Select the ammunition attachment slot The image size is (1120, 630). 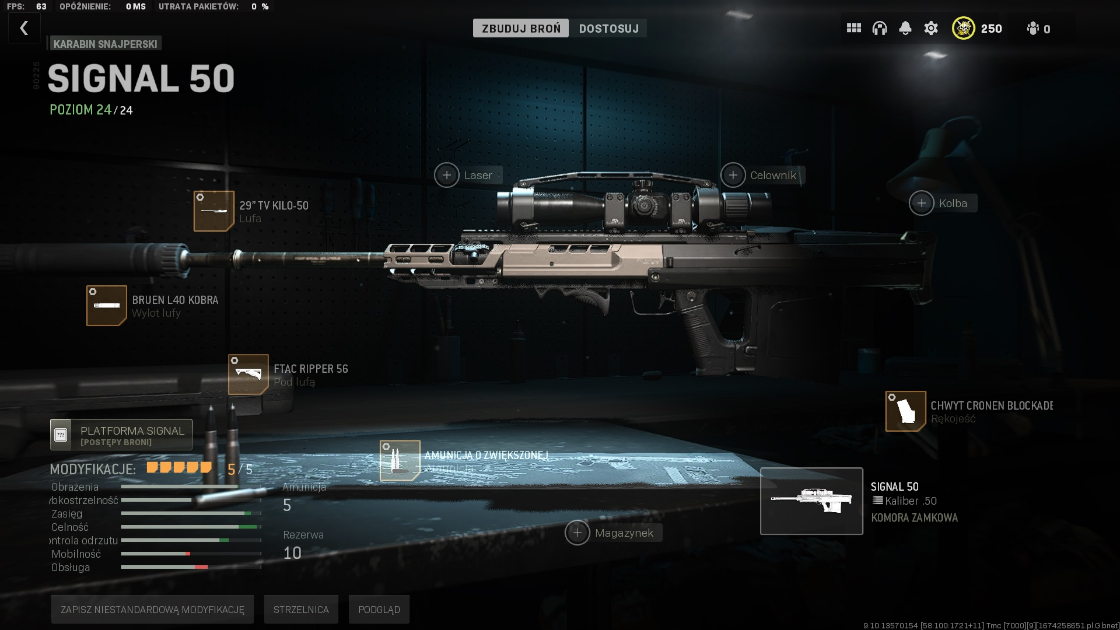pyautogui.click(x=400, y=461)
